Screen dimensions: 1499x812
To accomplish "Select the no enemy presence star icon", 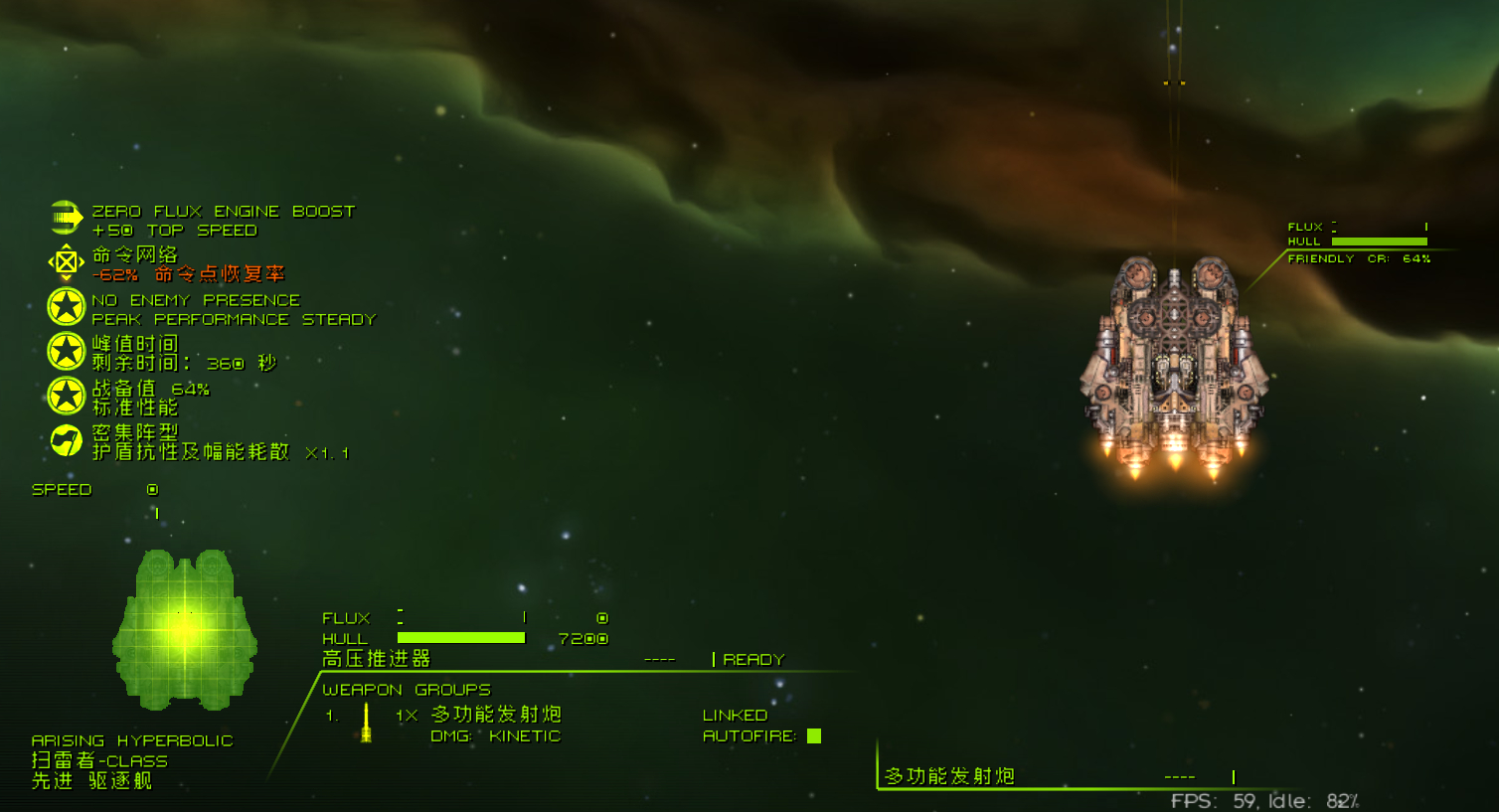I will coord(66,307).
